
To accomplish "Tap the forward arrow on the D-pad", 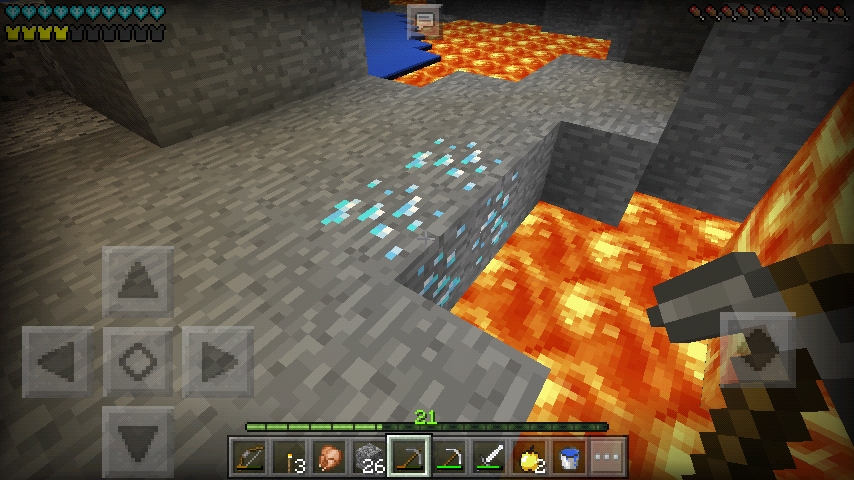I will click(x=138, y=283).
